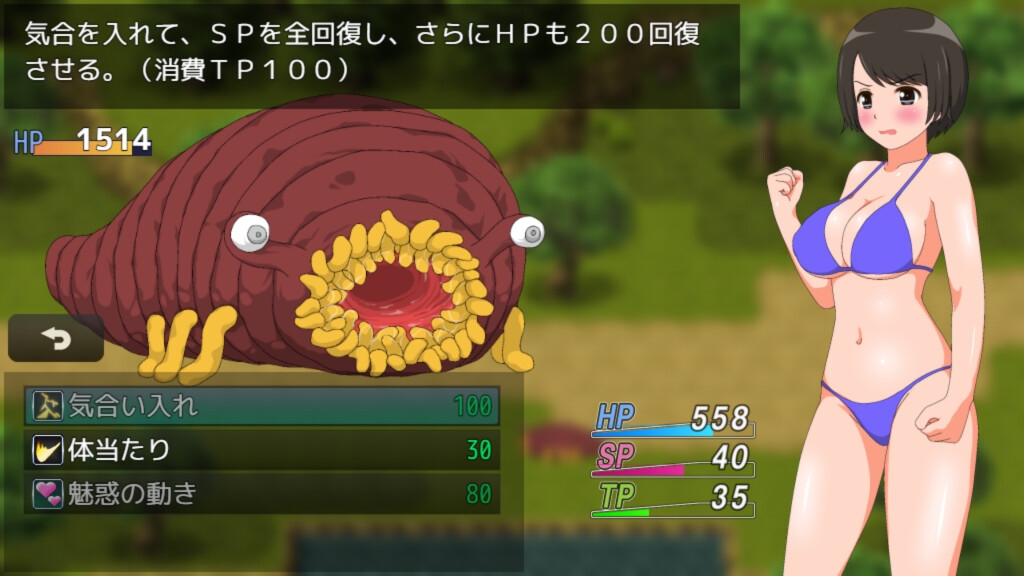This screenshot has height=576, width=1024.
Task: Select the 気合い入れ skill
Action: 261,406
